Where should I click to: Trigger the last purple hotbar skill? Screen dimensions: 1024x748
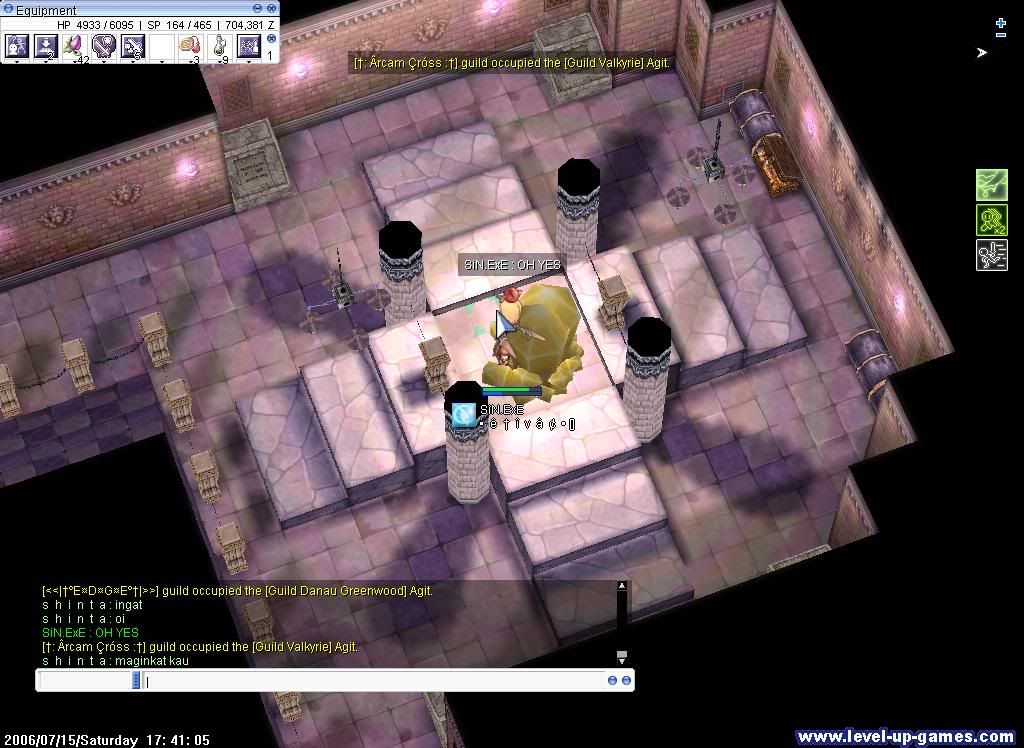point(248,45)
